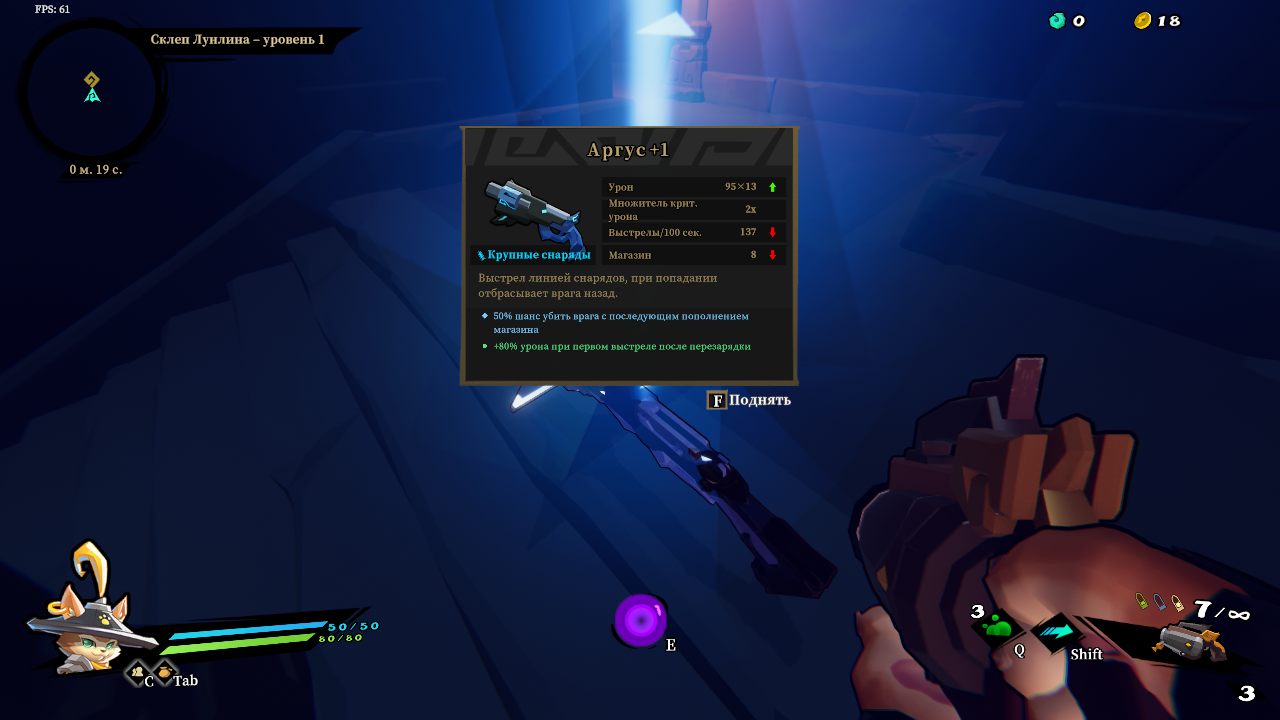Use the green grenade ability icon

[997, 627]
